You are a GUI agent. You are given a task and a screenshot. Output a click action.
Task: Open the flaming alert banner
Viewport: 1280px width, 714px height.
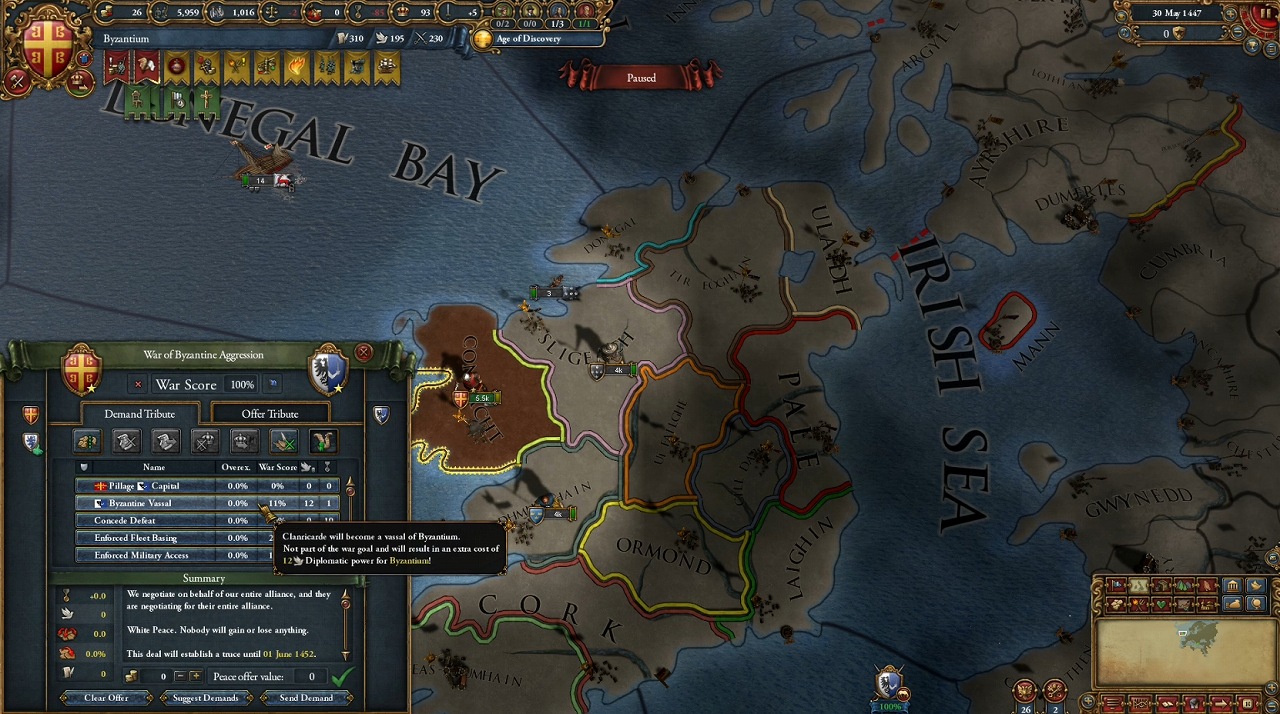tap(296, 67)
